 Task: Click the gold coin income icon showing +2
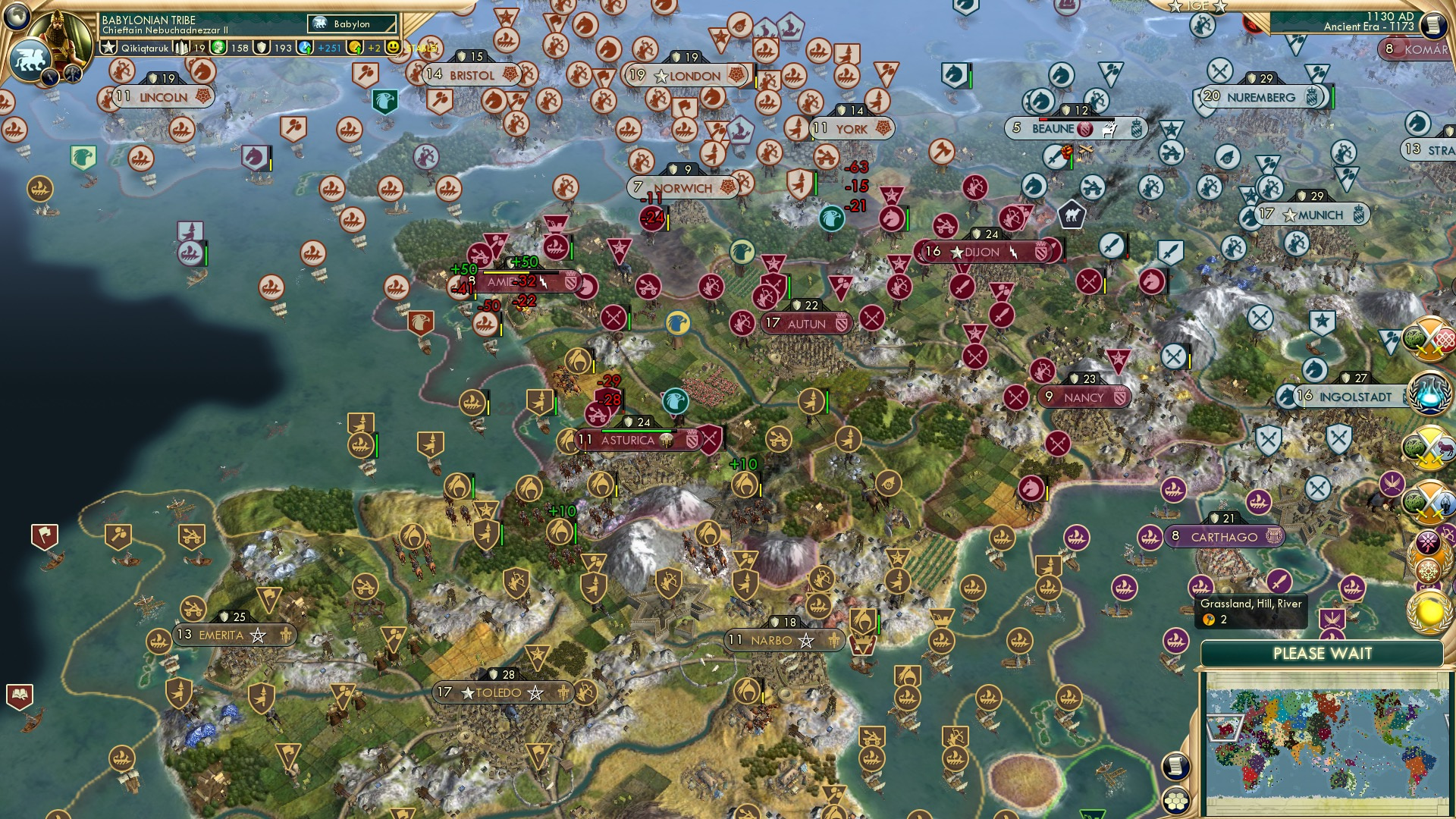(353, 48)
